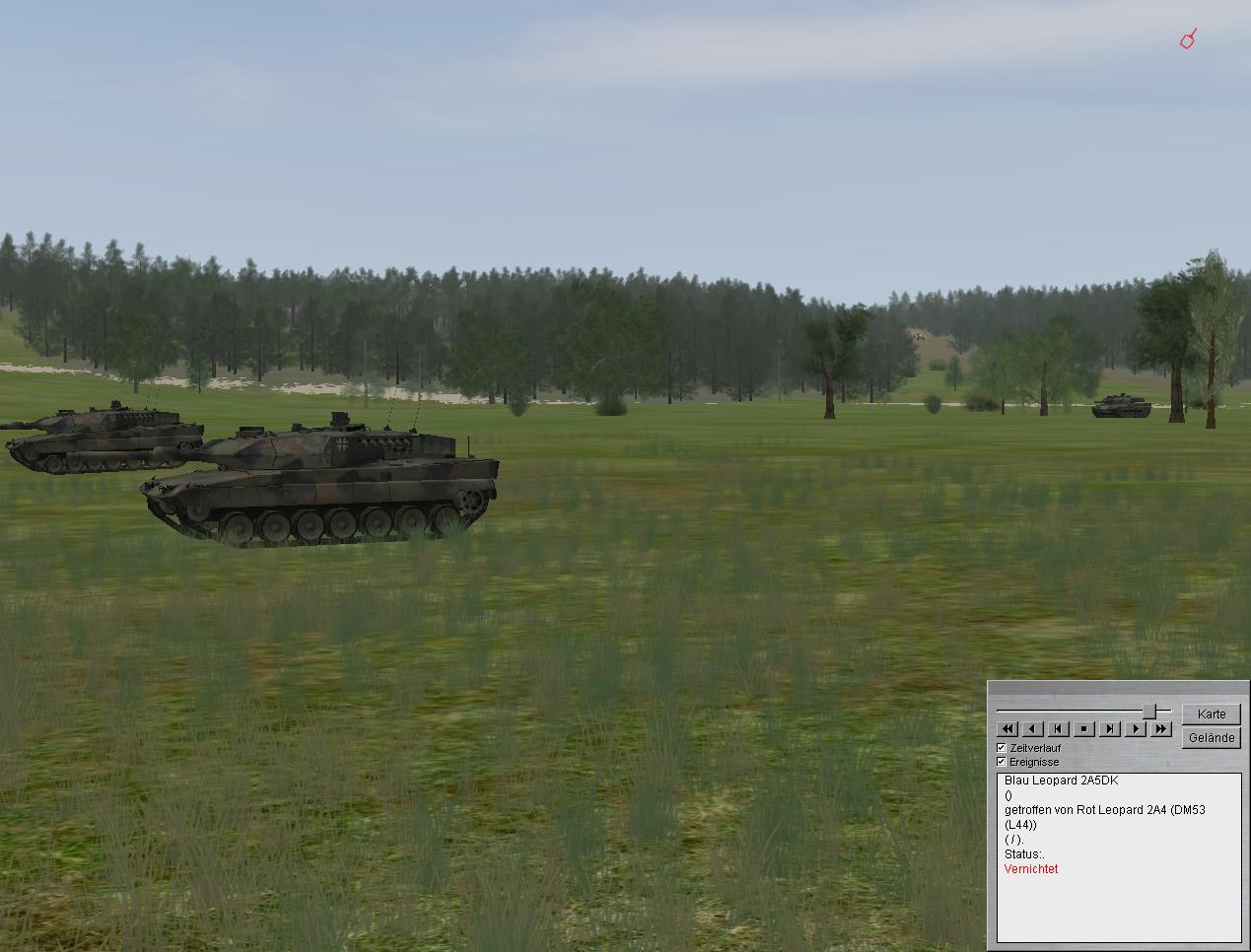Play the replay forward

[1136, 729]
